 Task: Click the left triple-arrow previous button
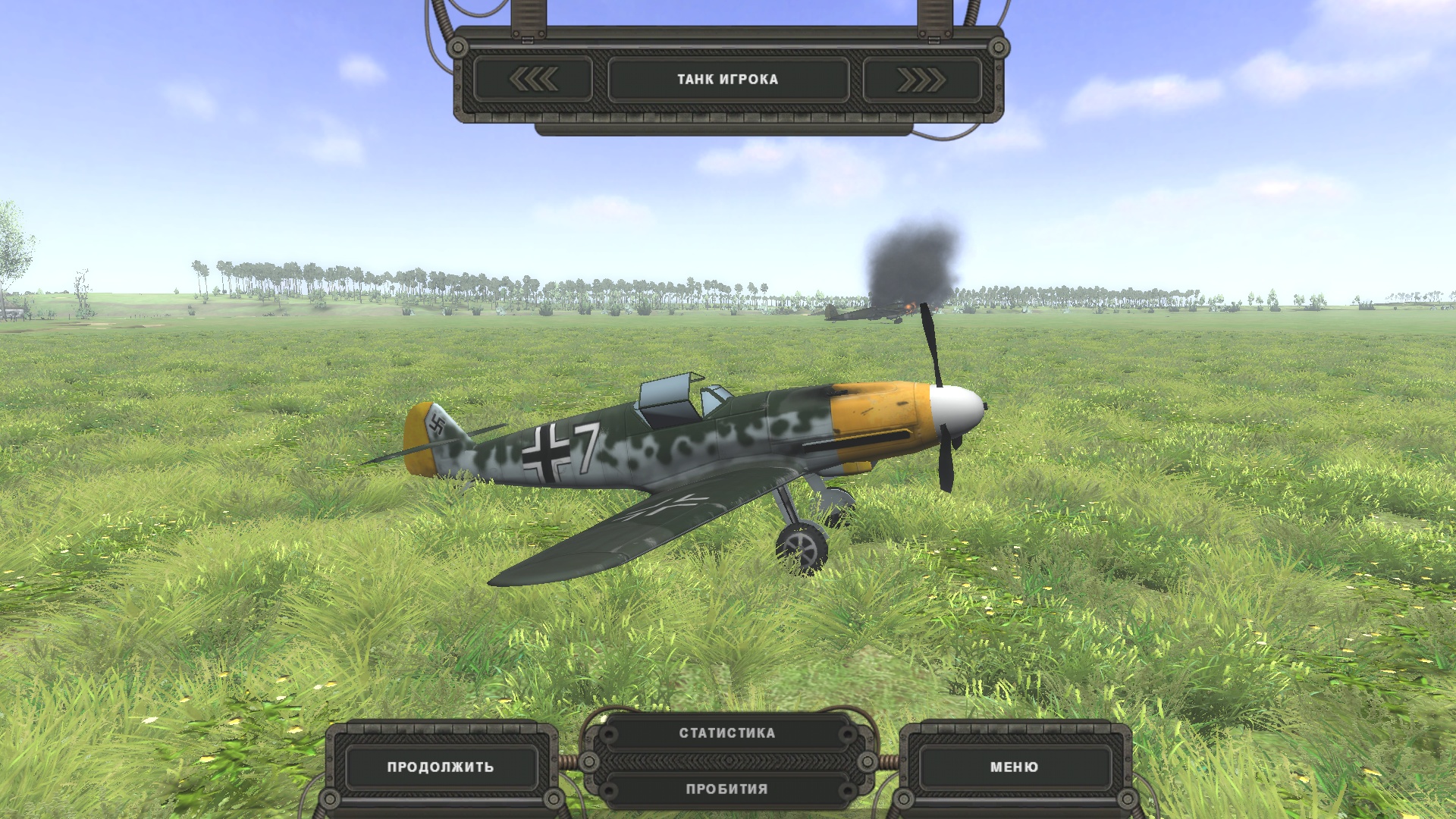[x=533, y=79]
